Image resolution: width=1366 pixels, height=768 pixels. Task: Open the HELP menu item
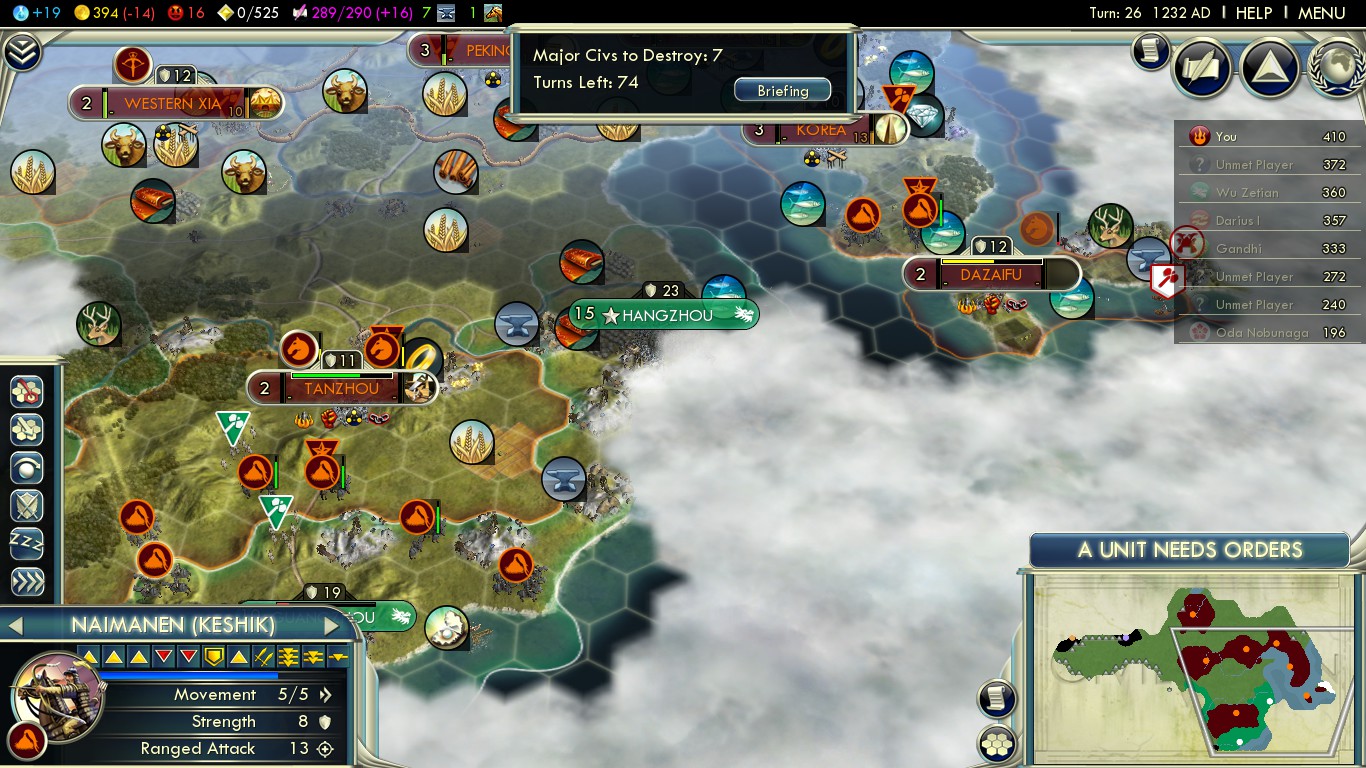(x=1253, y=13)
